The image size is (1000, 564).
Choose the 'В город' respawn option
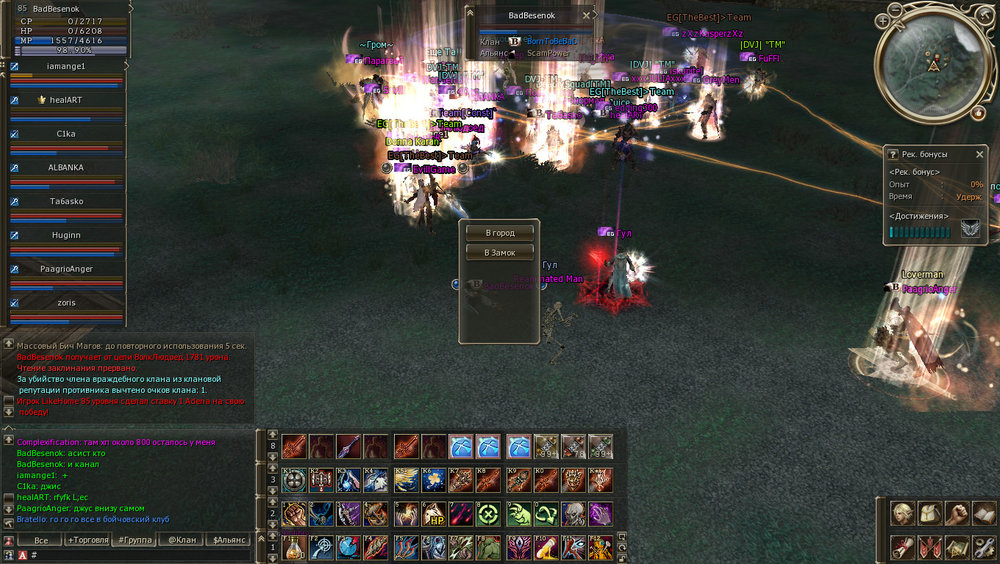(500, 233)
